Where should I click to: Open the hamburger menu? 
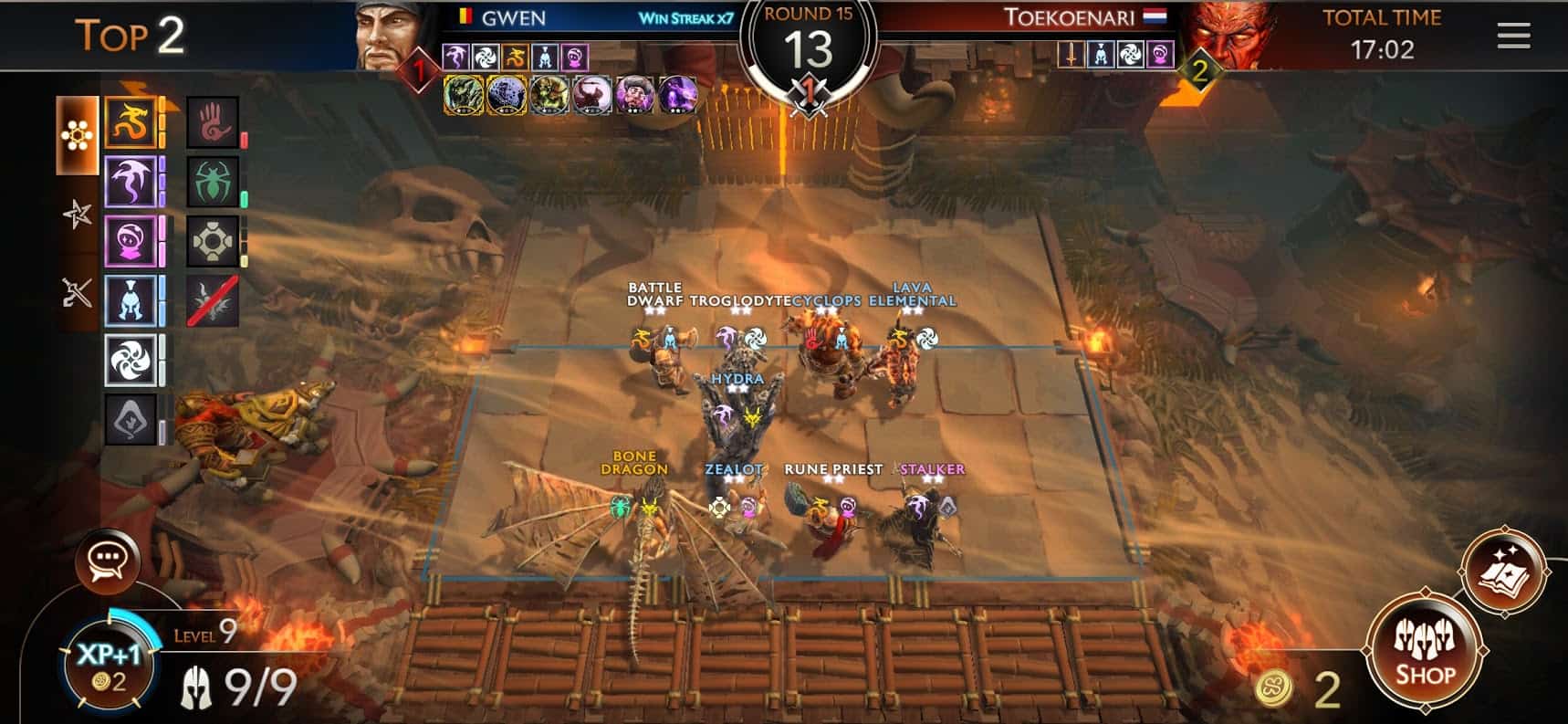pyautogui.click(x=1513, y=36)
